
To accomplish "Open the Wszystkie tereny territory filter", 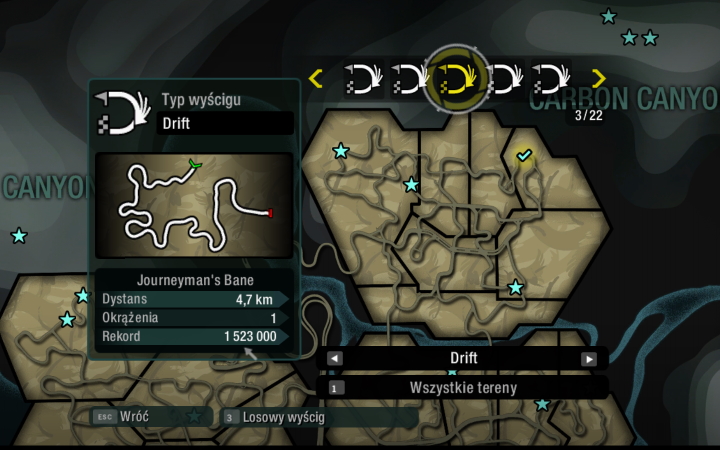I will point(462,387).
